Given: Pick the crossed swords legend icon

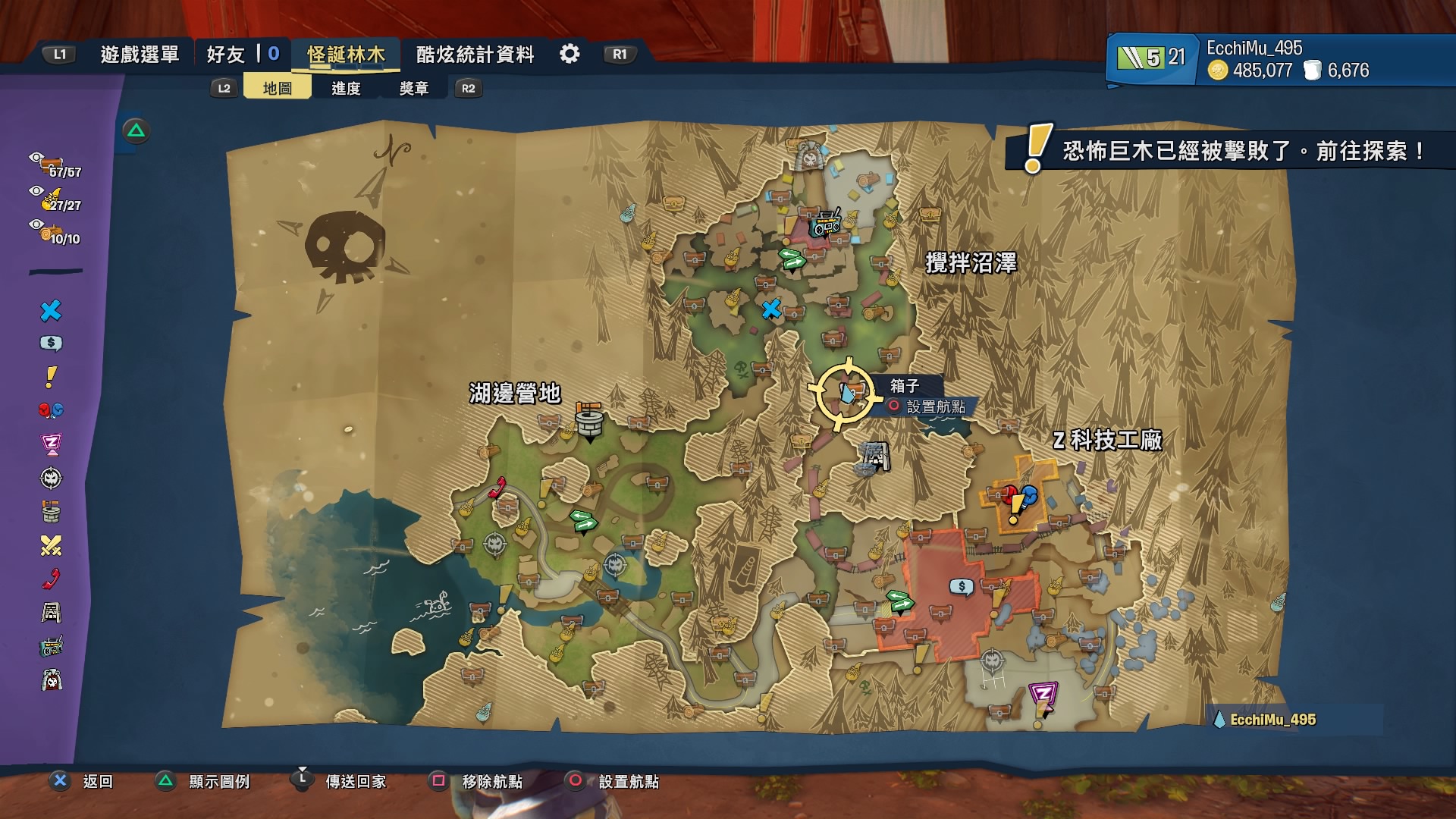Looking at the screenshot, I should coord(51,545).
